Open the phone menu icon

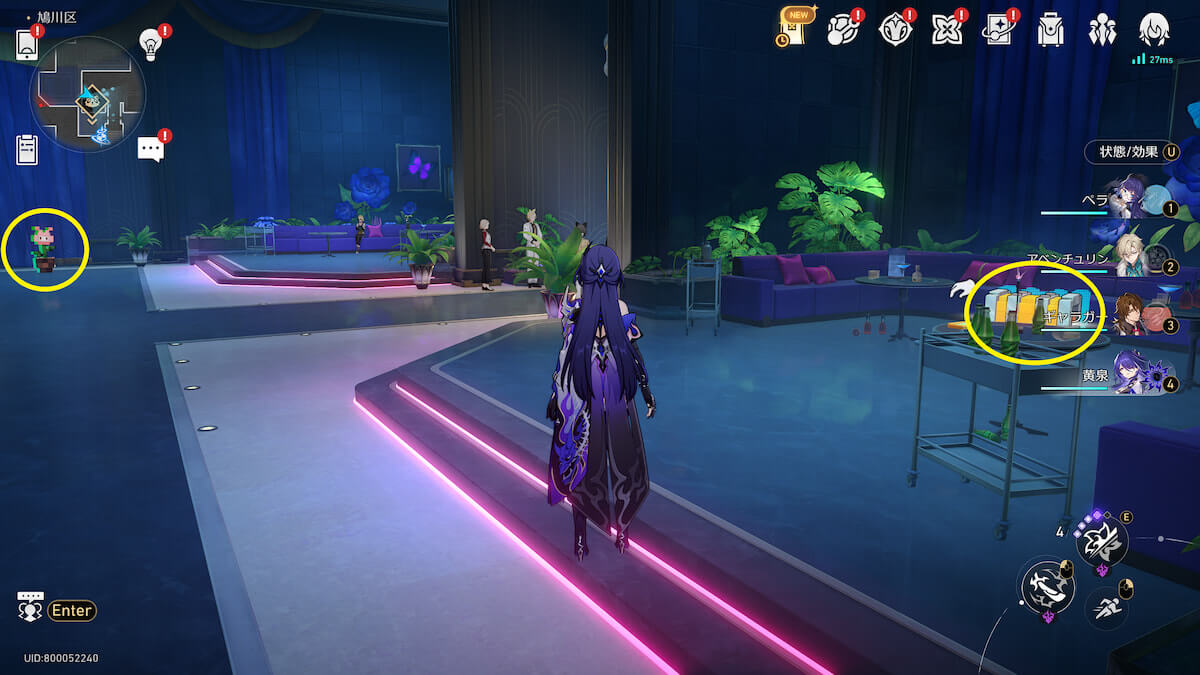pos(27,45)
